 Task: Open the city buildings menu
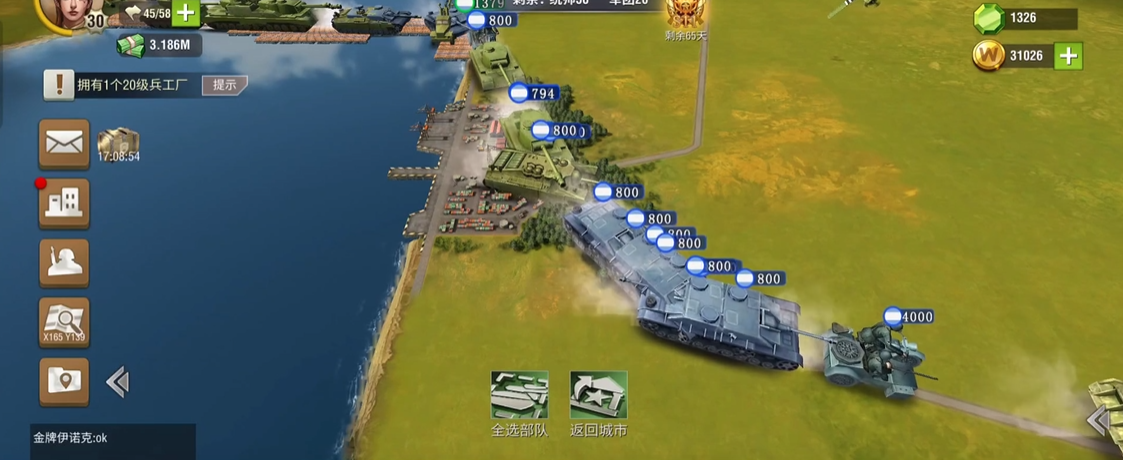(64, 203)
